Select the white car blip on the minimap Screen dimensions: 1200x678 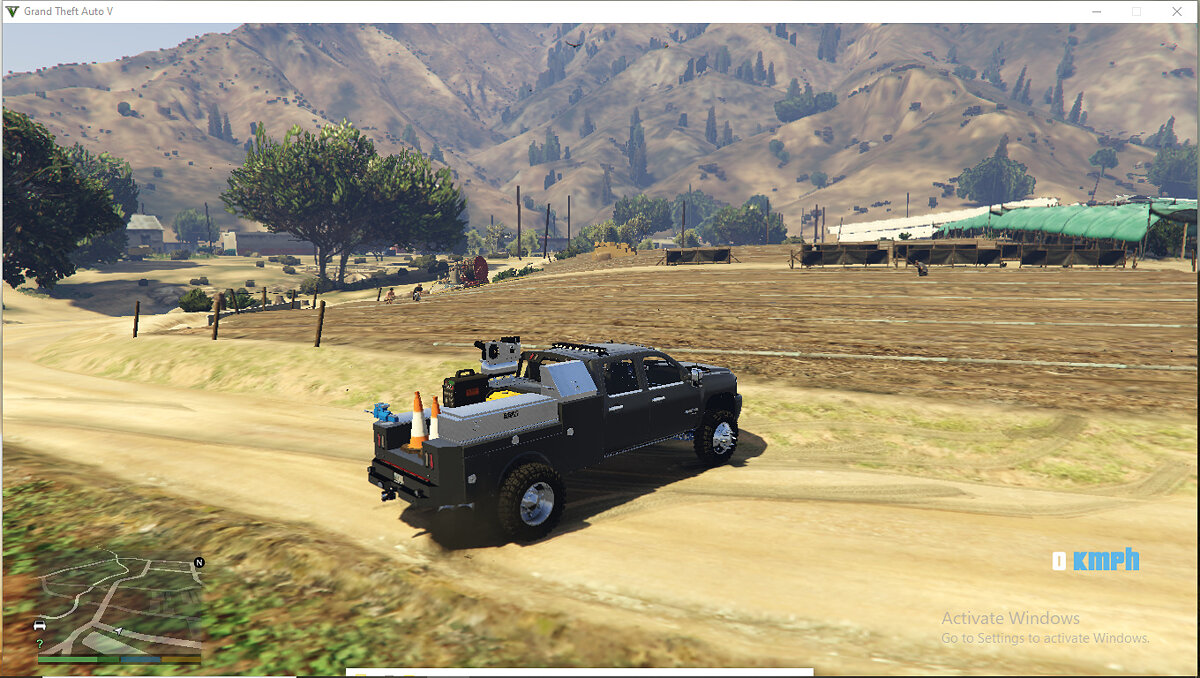[x=40, y=625]
